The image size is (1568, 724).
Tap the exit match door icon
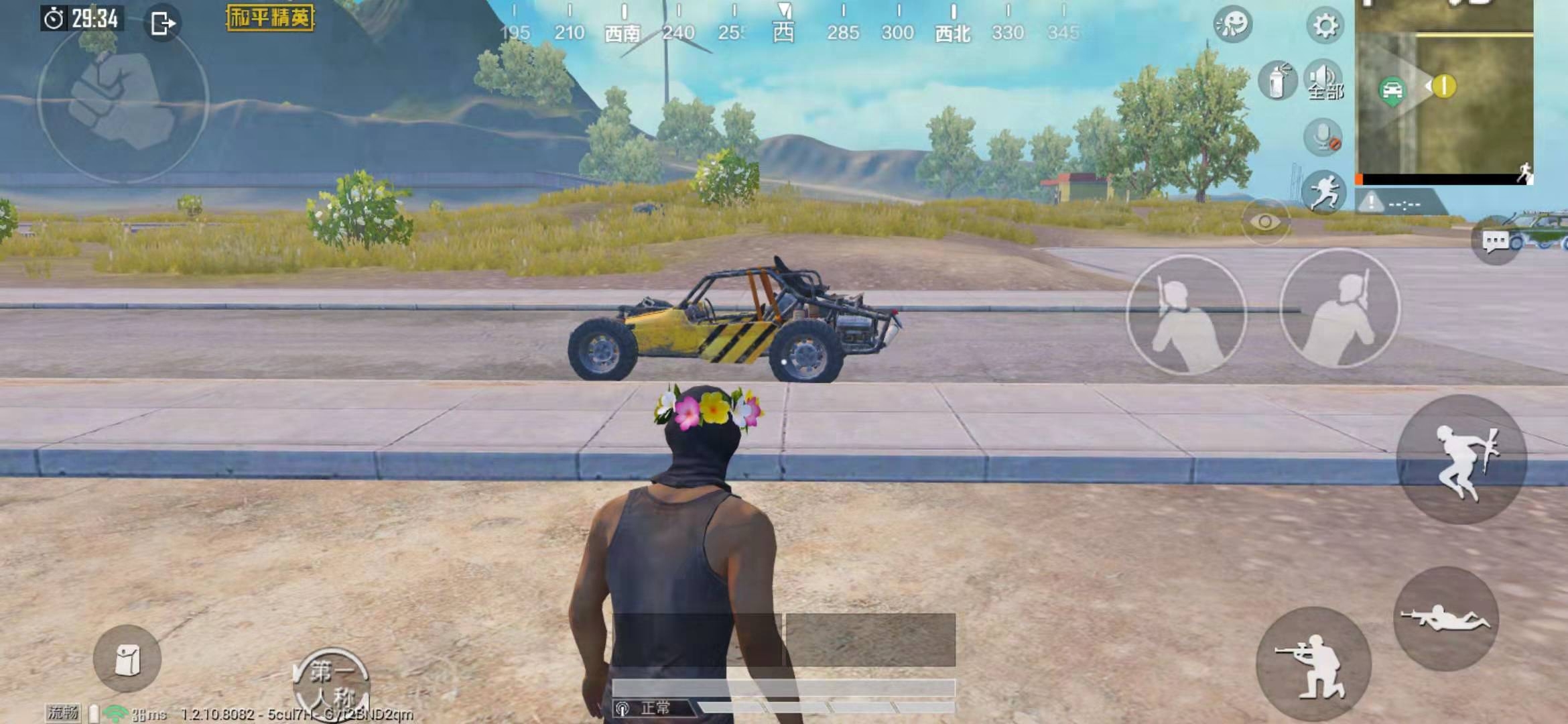(x=162, y=24)
